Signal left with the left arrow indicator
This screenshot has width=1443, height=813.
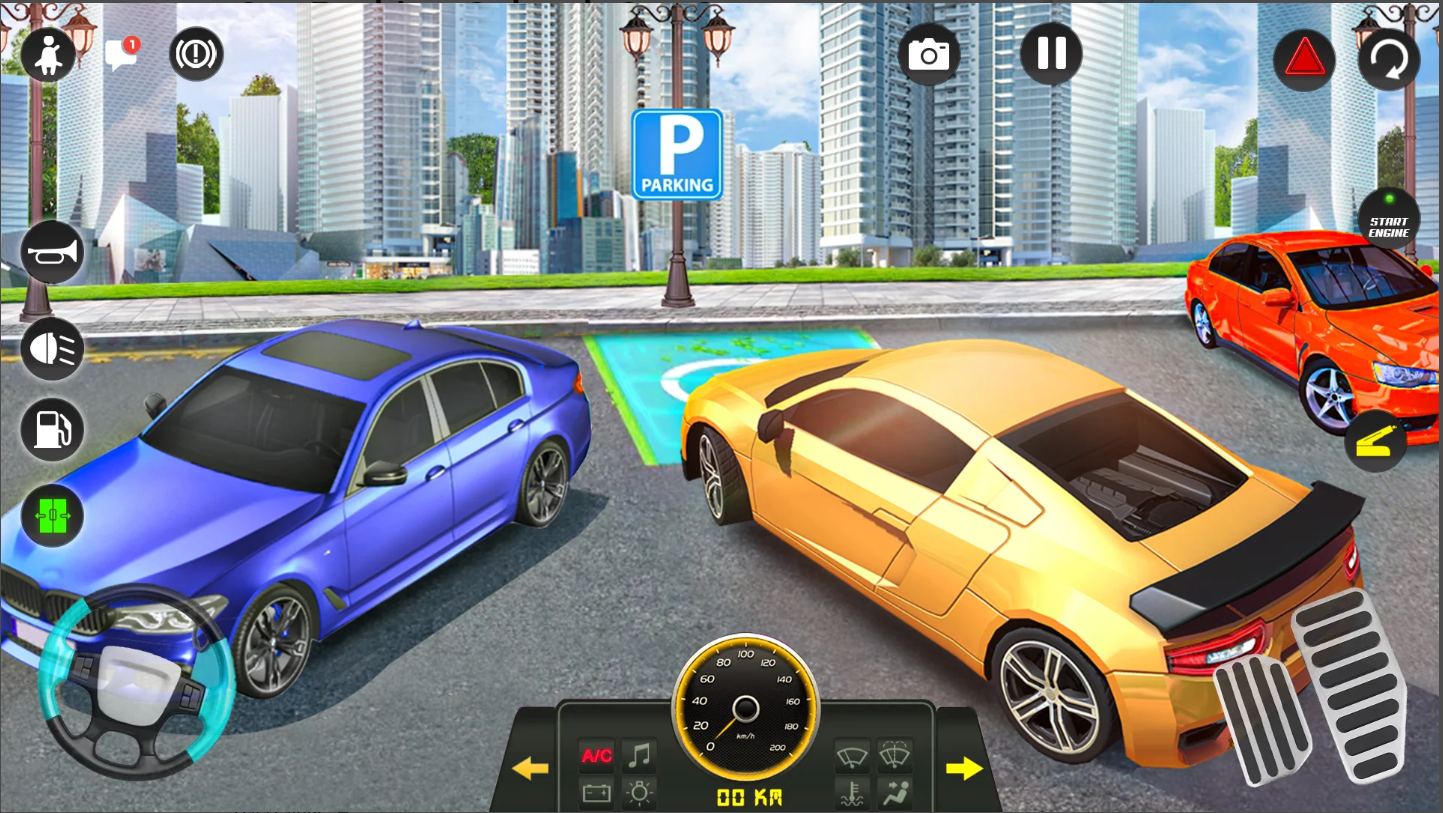point(530,768)
